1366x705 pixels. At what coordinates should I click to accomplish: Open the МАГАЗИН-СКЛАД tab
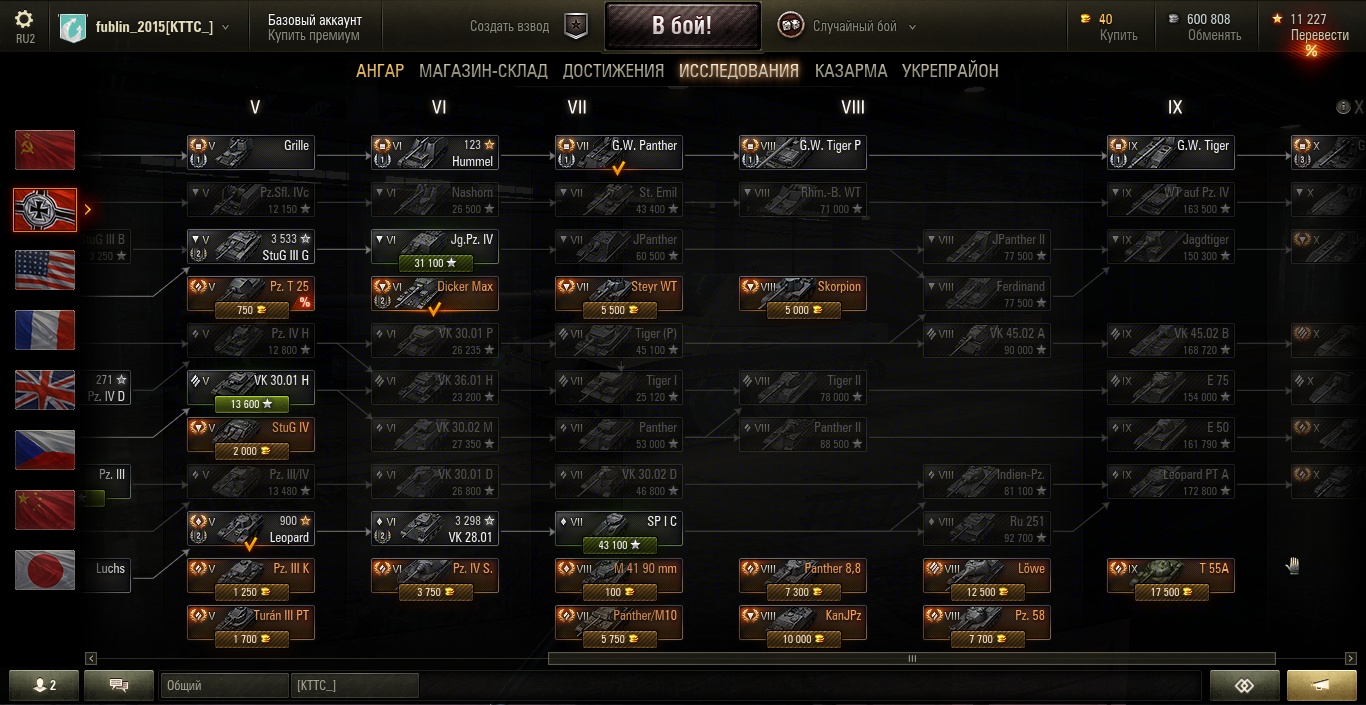483,71
